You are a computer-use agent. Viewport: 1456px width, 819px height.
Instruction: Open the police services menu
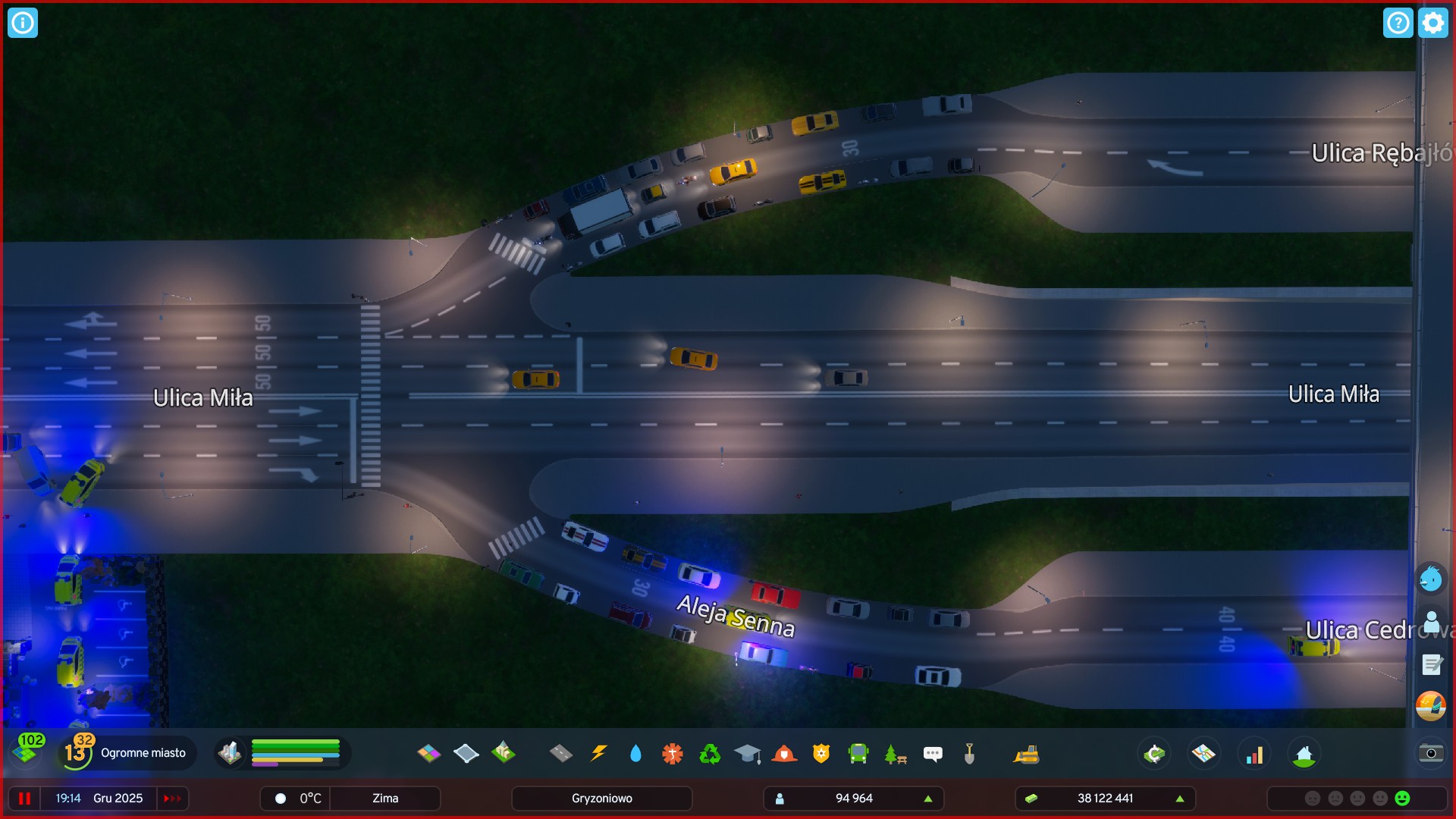pyautogui.click(x=822, y=753)
